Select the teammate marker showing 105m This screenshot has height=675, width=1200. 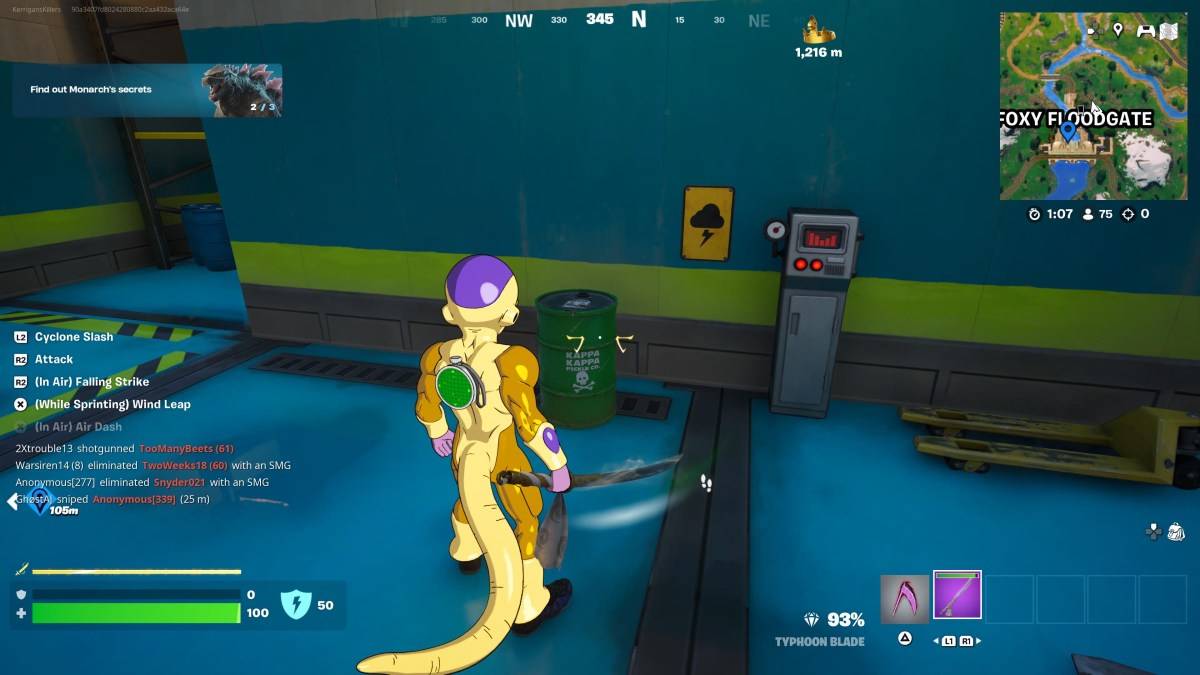click(38, 500)
